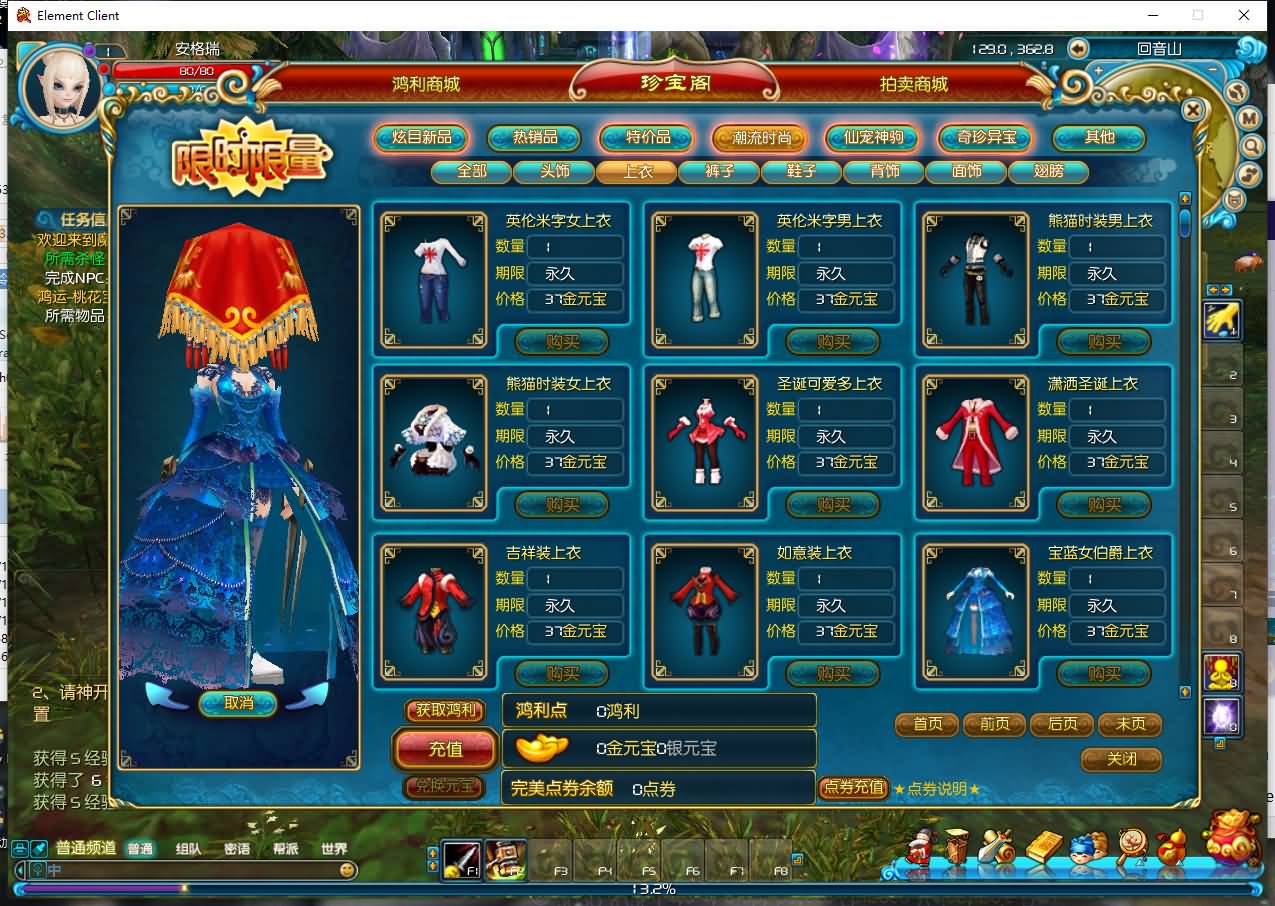Screen dimensions: 1275x906
Task: Click the red 充值 recharge button
Action: click(446, 748)
